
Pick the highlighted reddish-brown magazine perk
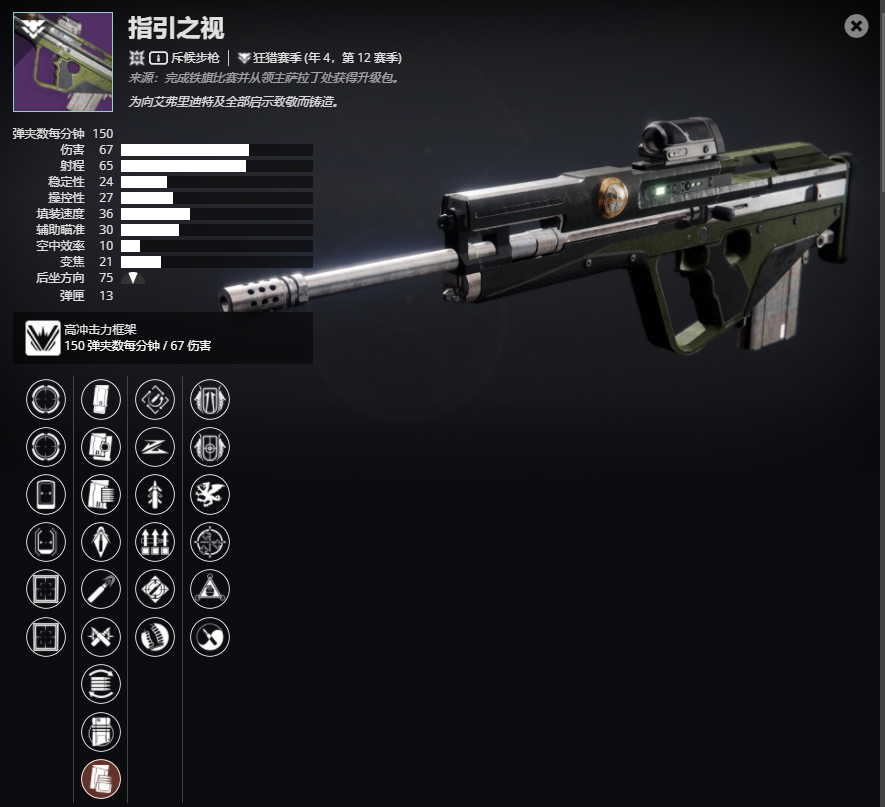[100, 778]
